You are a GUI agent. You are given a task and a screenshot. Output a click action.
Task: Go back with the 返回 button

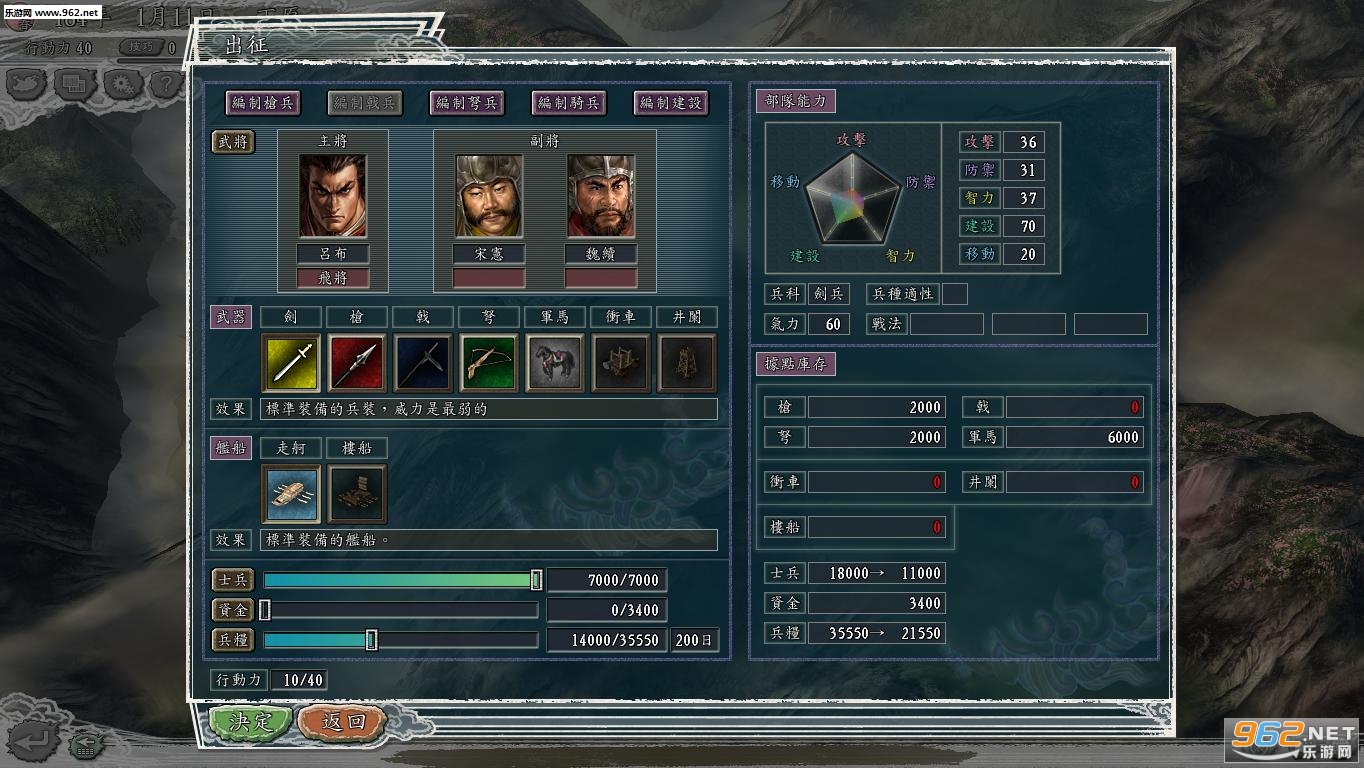tap(342, 722)
